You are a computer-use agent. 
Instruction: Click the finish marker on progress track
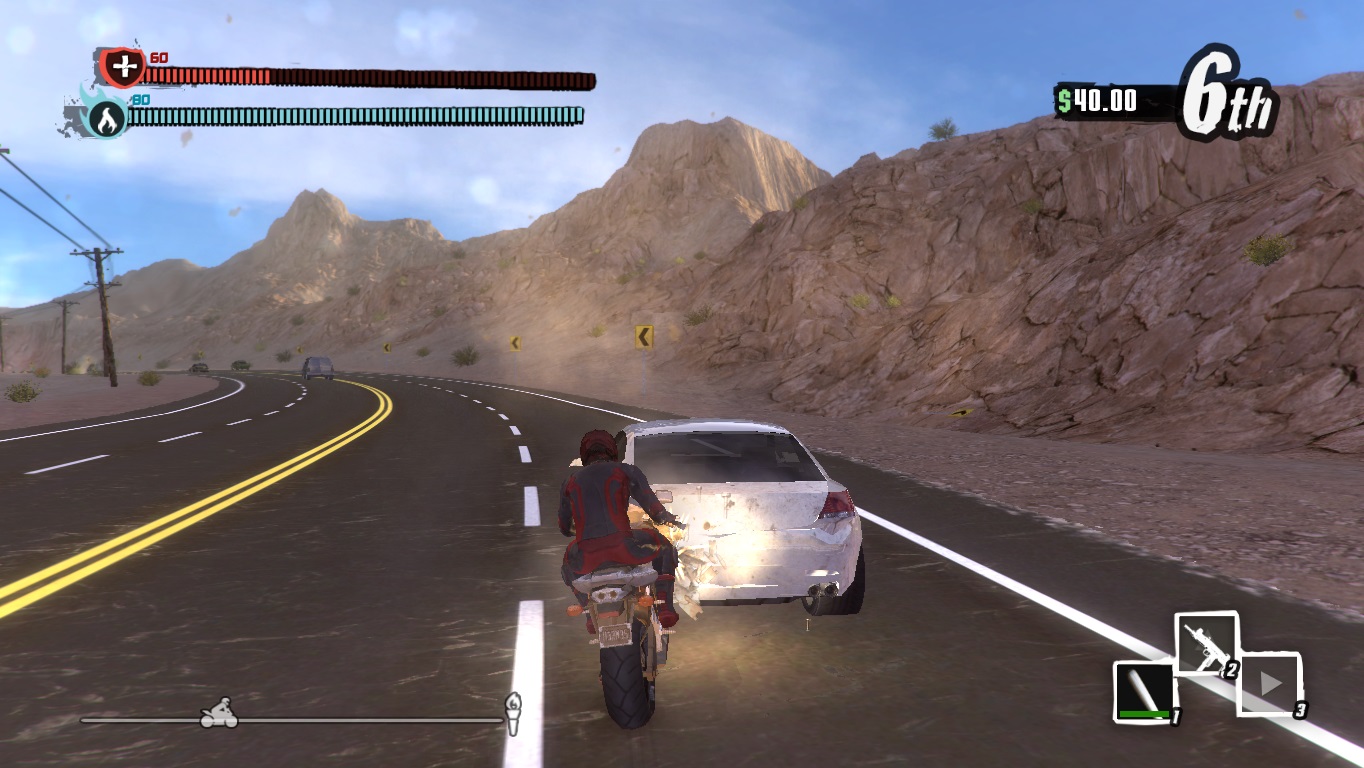pyautogui.click(x=513, y=711)
